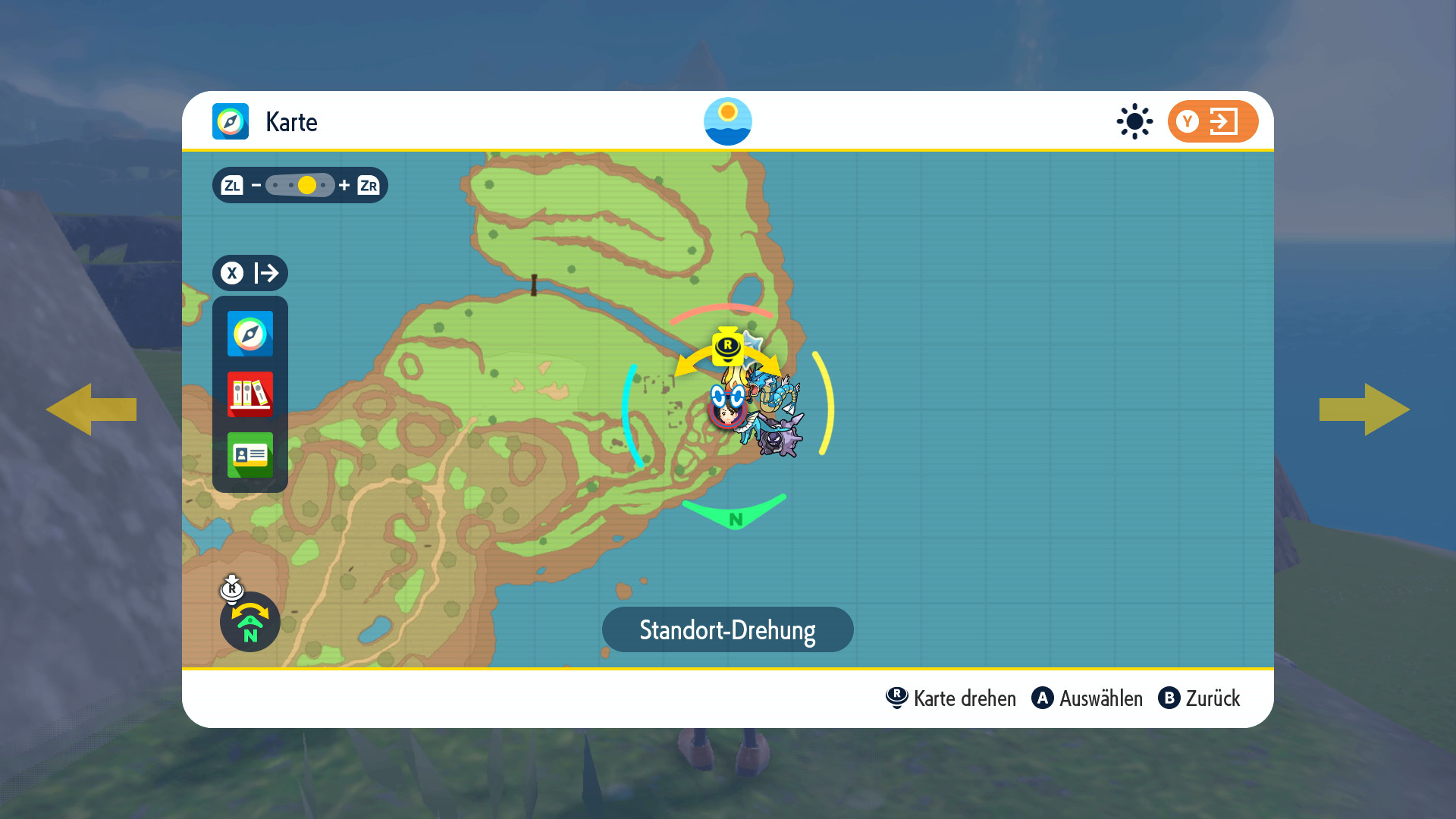Choose the Auswählen option
Viewport: 1456px width, 819px height.
tap(1087, 698)
